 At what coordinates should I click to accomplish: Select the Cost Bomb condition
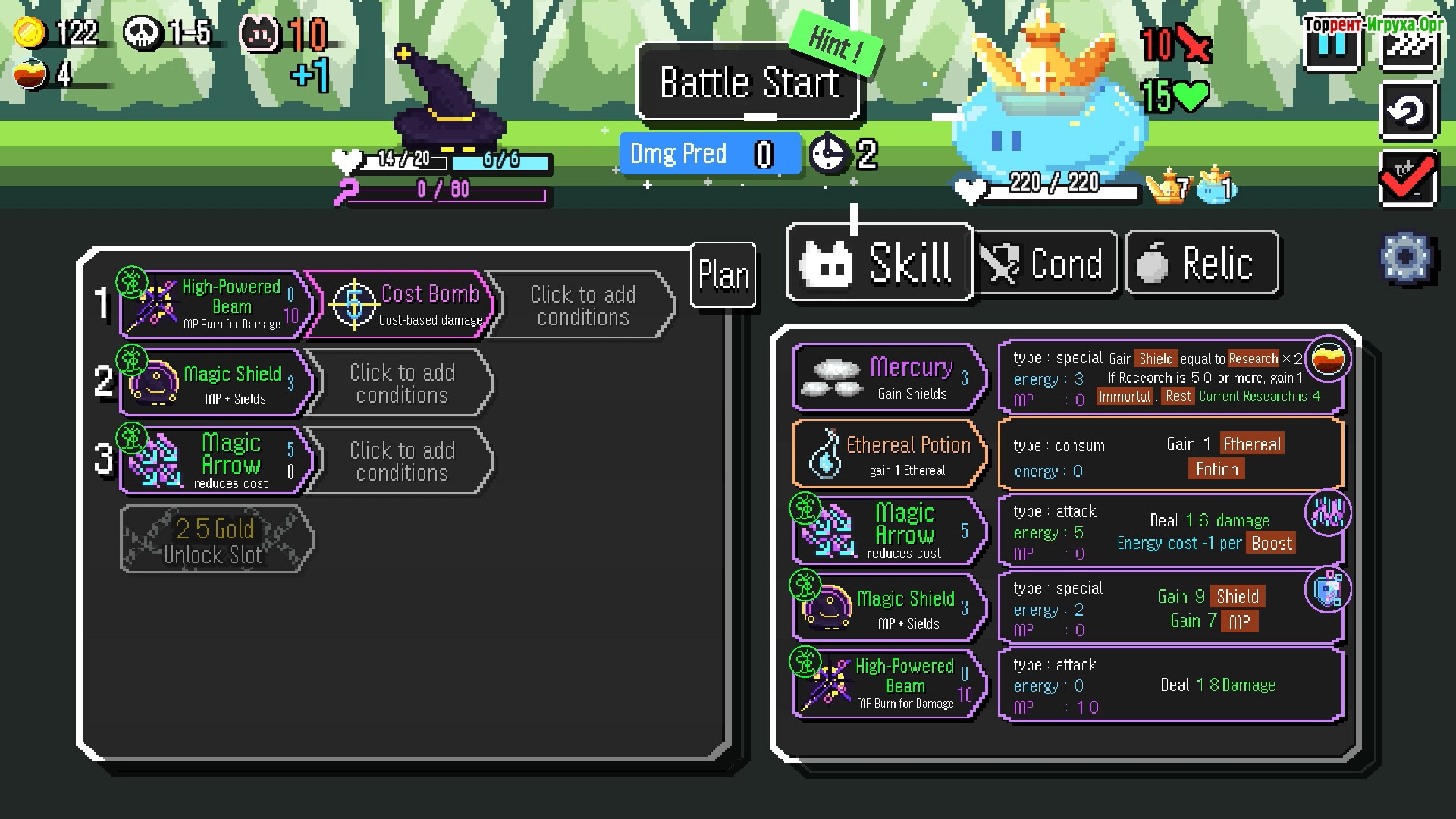pos(402,305)
